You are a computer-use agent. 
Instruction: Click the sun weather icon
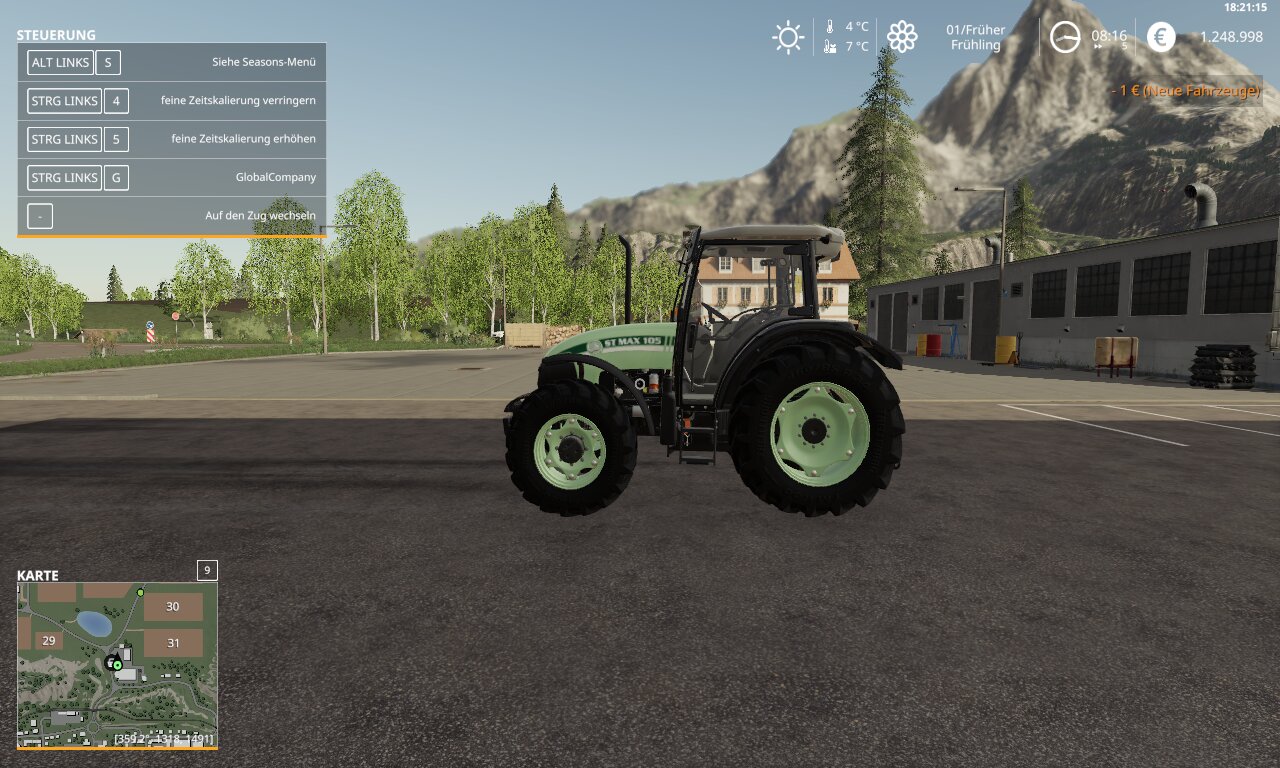click(x=788, y=38)
